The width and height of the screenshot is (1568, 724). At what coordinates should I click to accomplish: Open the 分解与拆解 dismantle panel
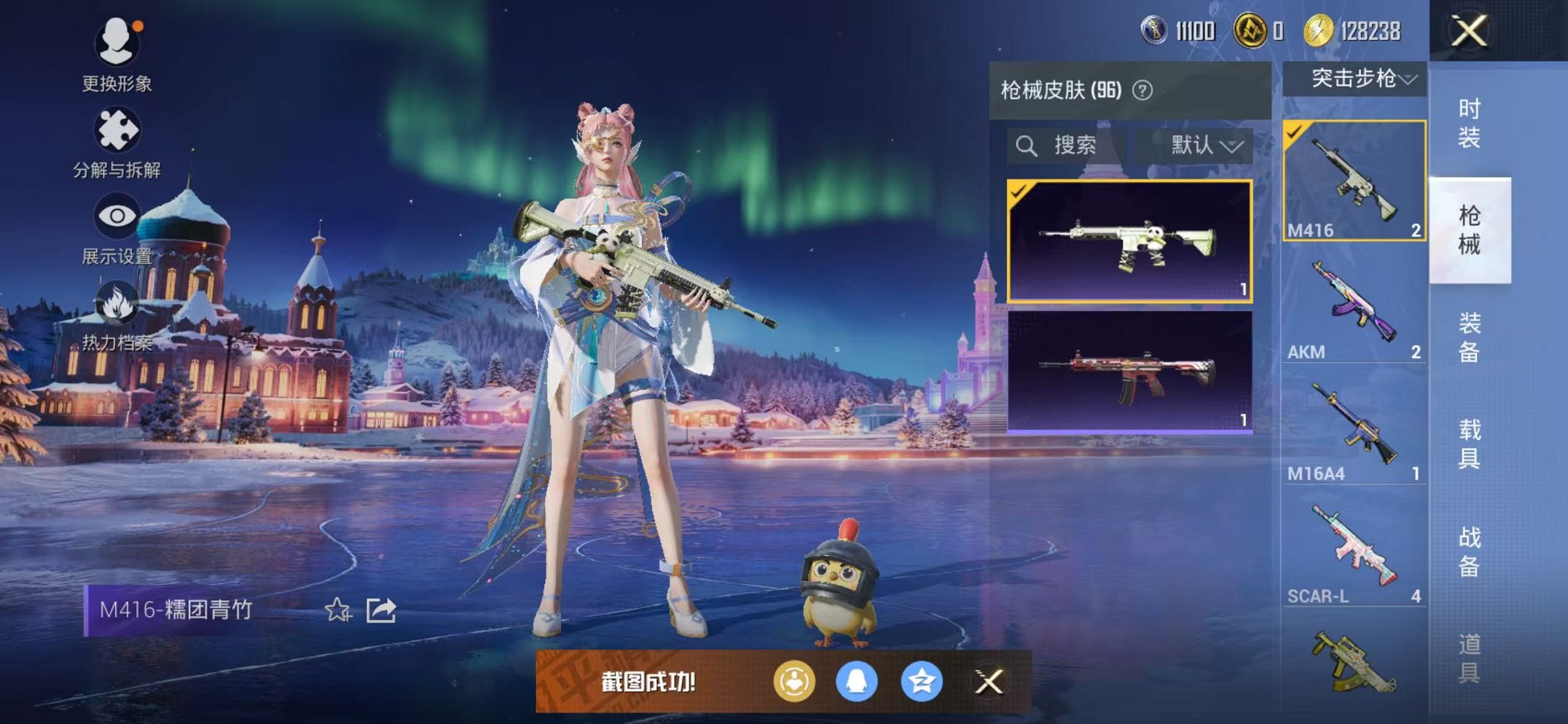tap(117, 131)
